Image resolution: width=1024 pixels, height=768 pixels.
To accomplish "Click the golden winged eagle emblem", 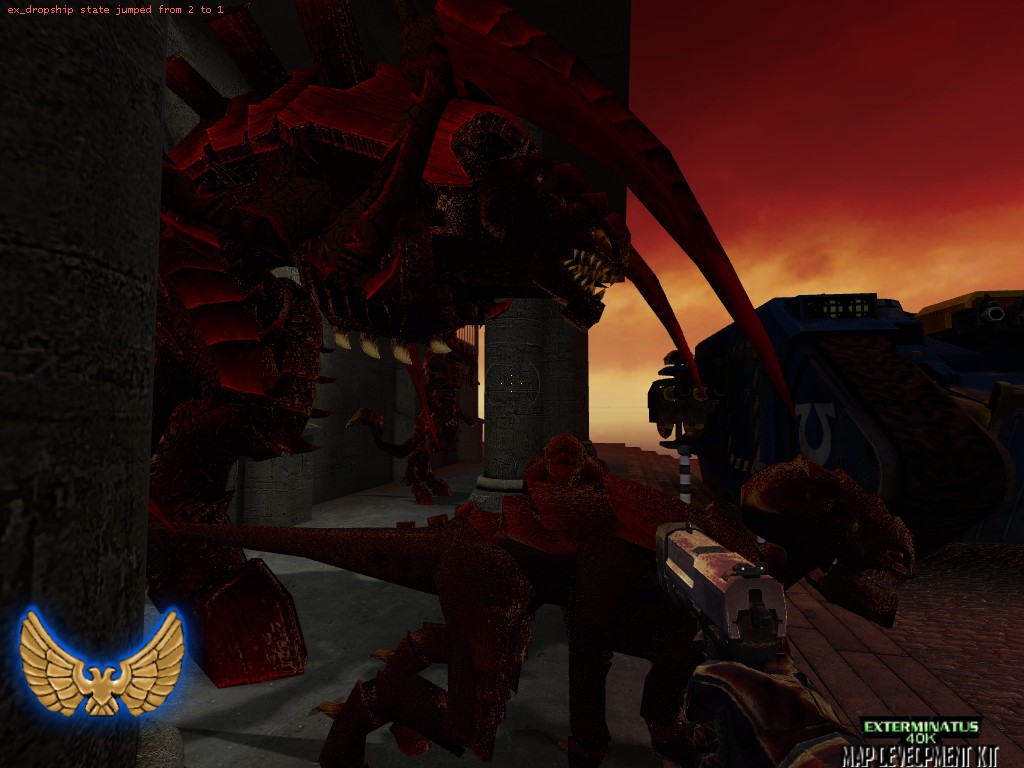I will click(x=101, y=663).
